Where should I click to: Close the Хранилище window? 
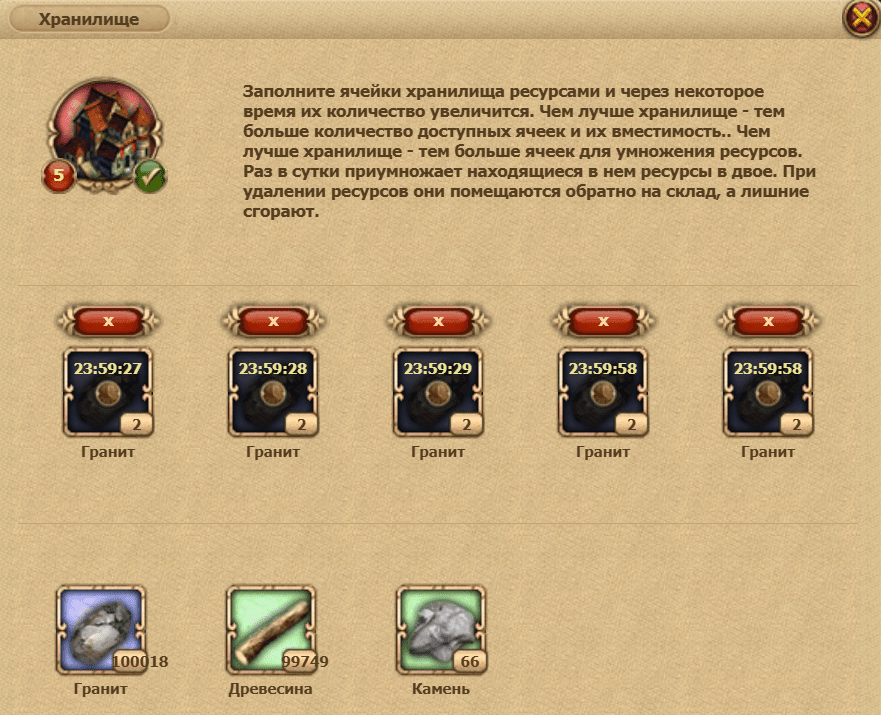point(859,19)
